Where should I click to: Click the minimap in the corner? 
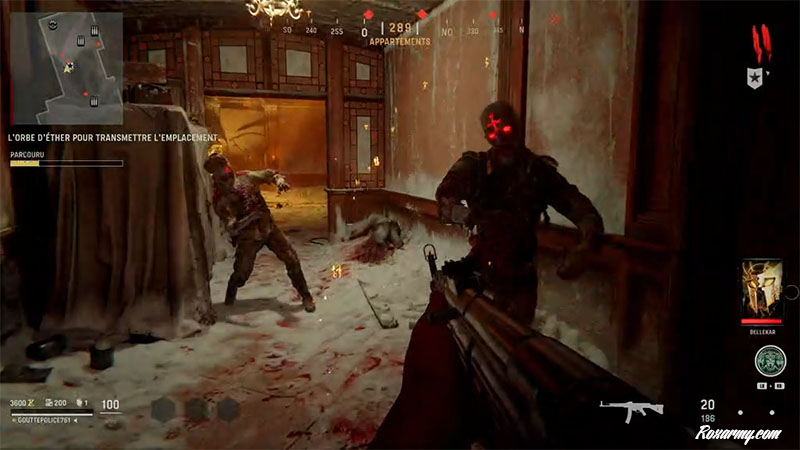(66, 61)
